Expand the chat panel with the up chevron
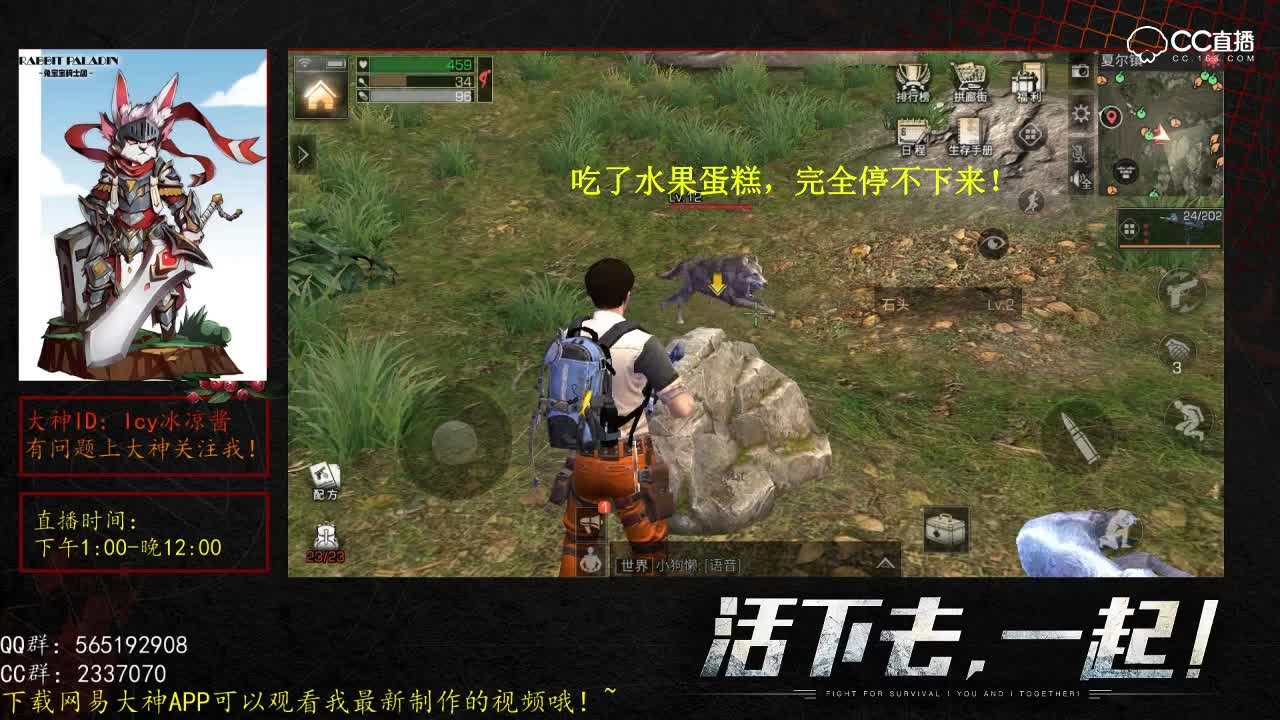Image resolution: width=1280 pixels, height=720 pixels. click(885, 563)
